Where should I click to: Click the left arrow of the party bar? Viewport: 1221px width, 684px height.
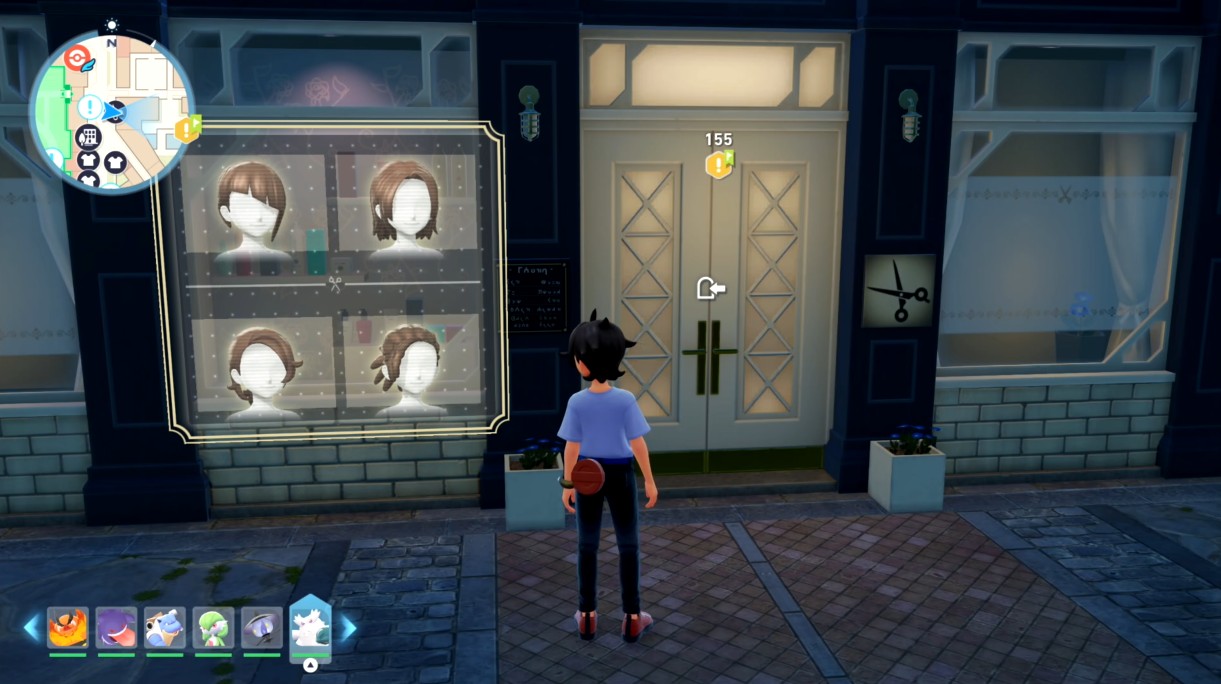pyautogui.click(x=32, y=627)
